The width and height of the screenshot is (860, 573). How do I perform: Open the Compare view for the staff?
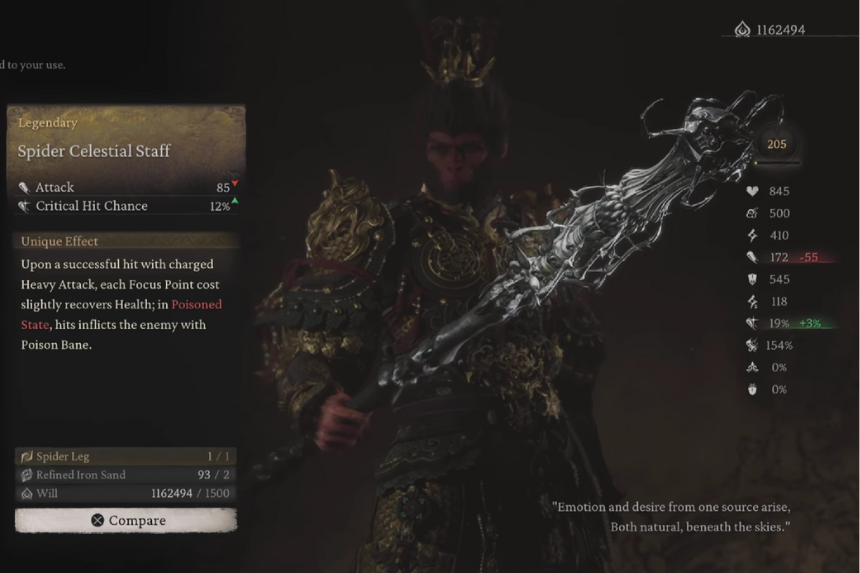pyautogui.click(x=126, y=520)
